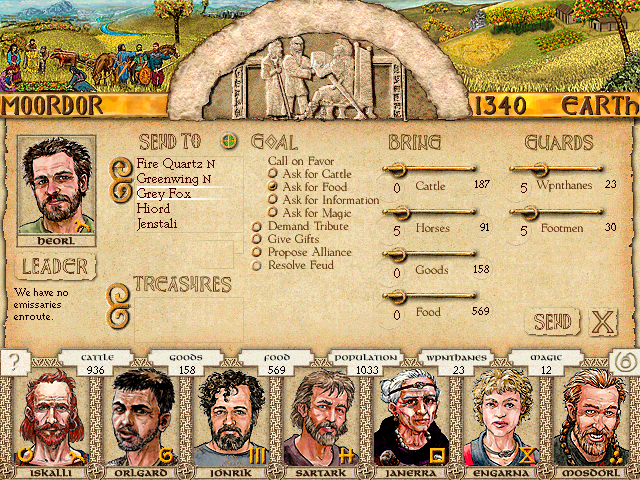Open help with the question mark icon
The height and width of the screenshot is (480, 640).
(13, 362)
